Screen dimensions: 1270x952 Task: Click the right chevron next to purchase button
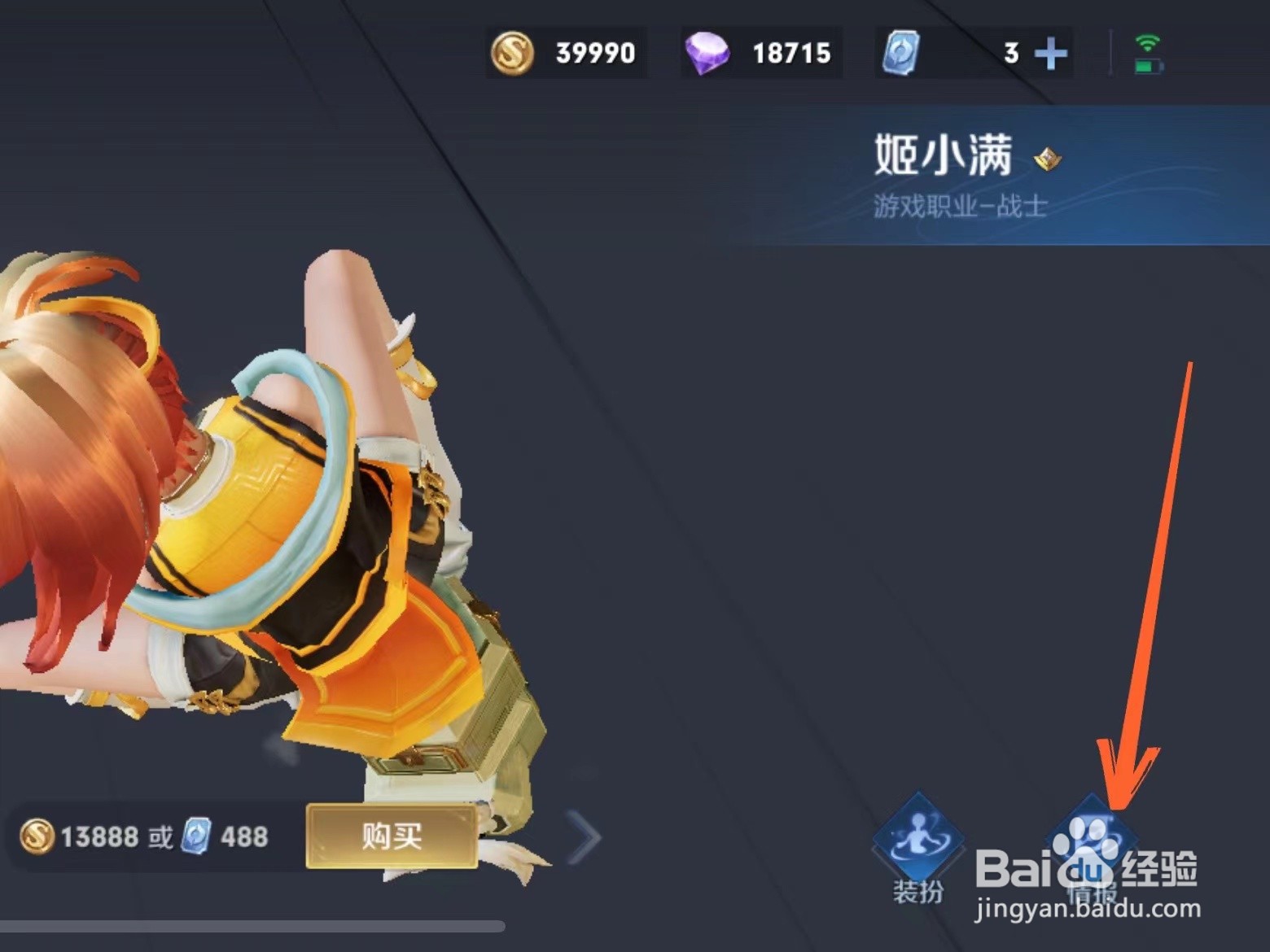click(582, 836)
